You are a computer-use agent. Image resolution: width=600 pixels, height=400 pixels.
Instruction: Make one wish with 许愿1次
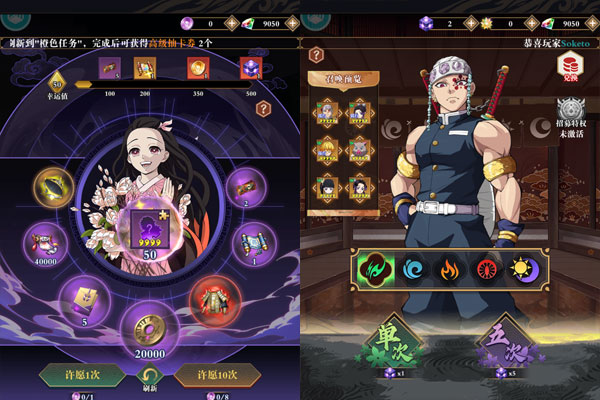[x=82, y=374]
